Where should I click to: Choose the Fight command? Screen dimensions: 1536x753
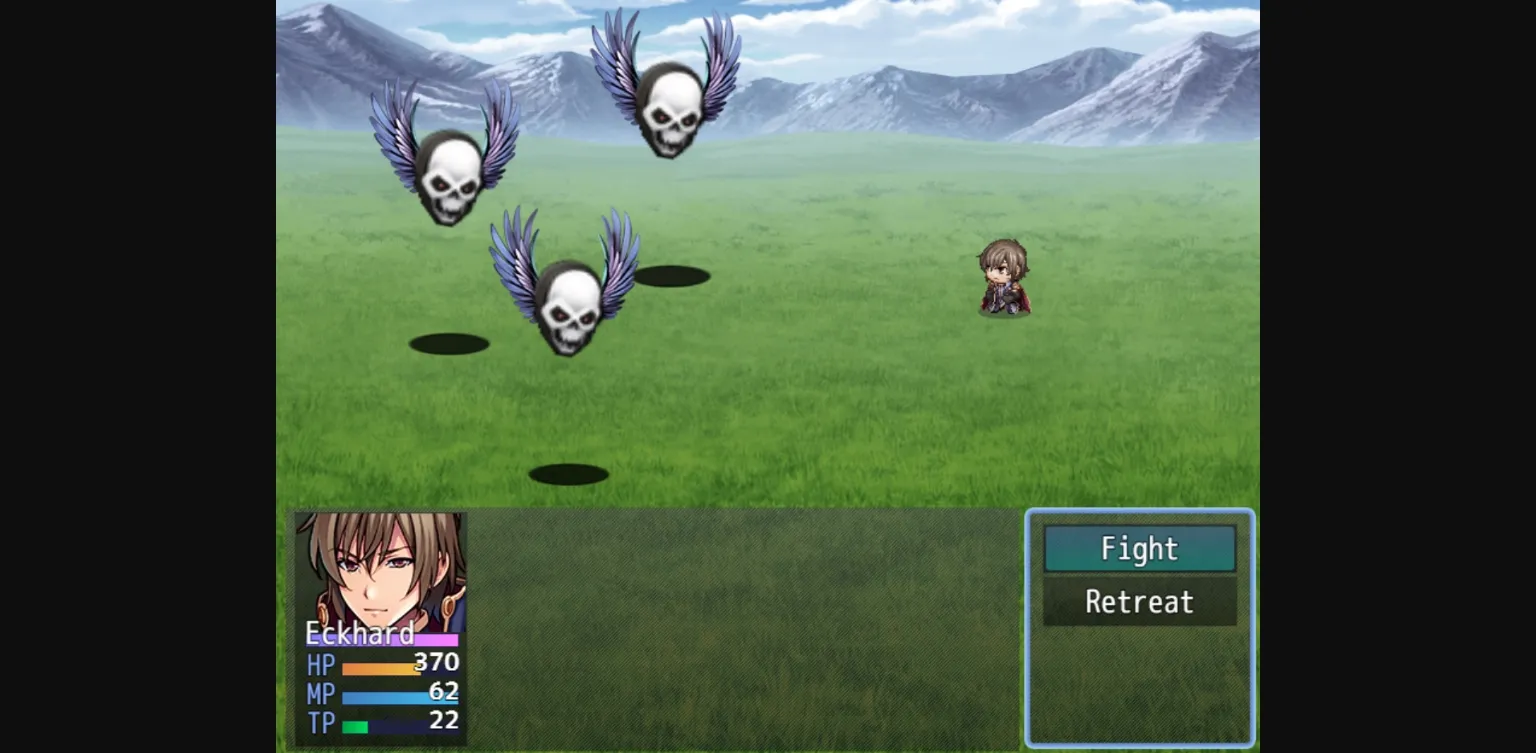click(1139, 549)
